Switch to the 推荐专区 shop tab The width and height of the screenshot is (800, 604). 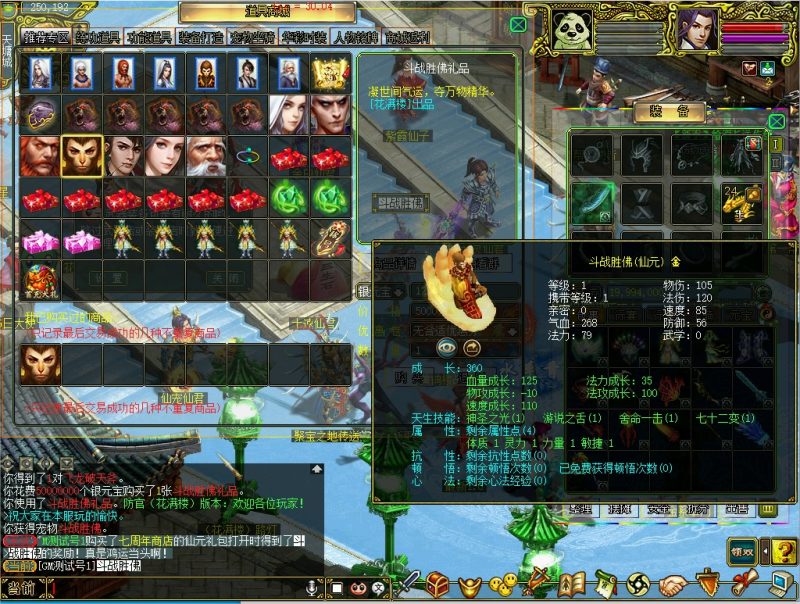pyautogui.click(x=47, y=38)
